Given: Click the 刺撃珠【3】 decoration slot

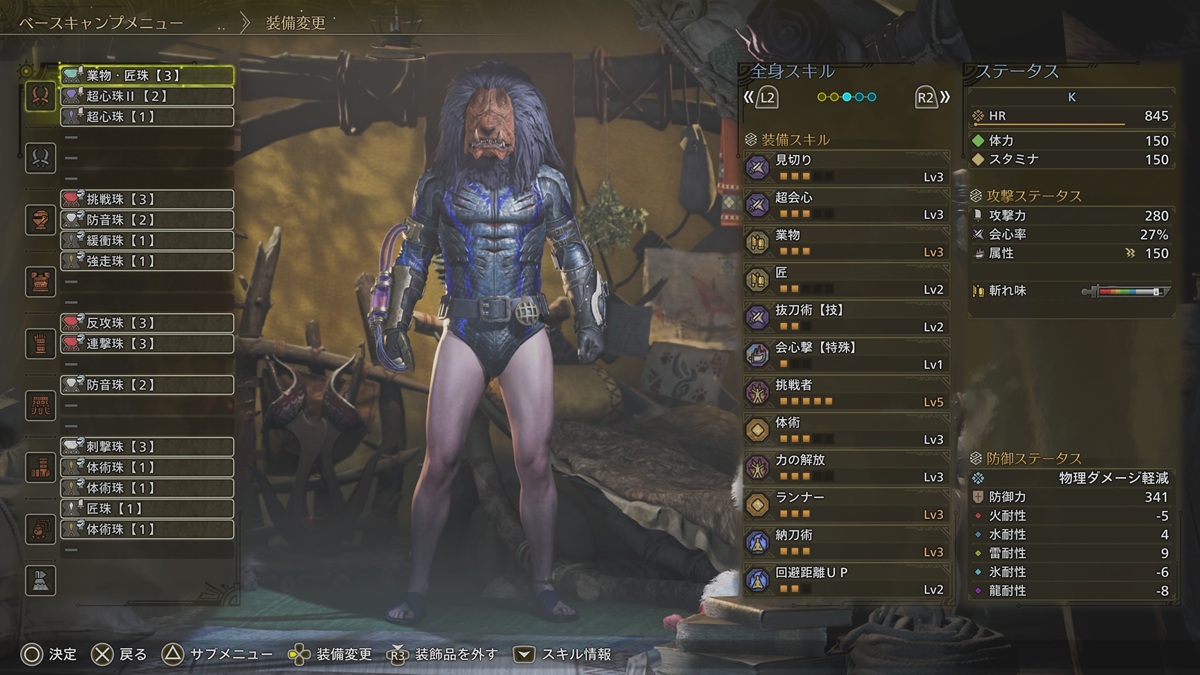Looking at the screenshot, I should [x=147, y=447].
